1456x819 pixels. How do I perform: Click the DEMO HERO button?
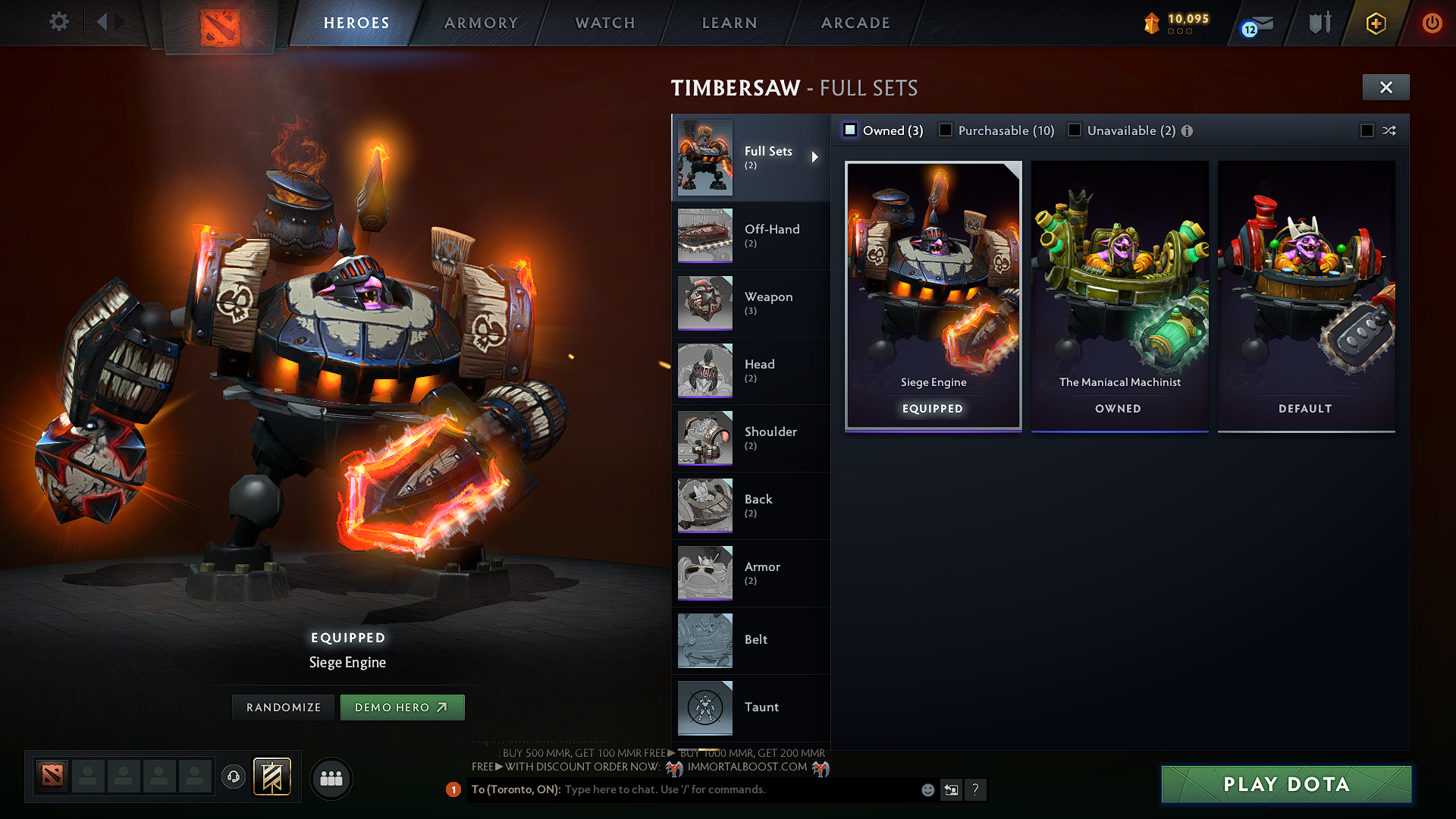click(x=403, y=707)
